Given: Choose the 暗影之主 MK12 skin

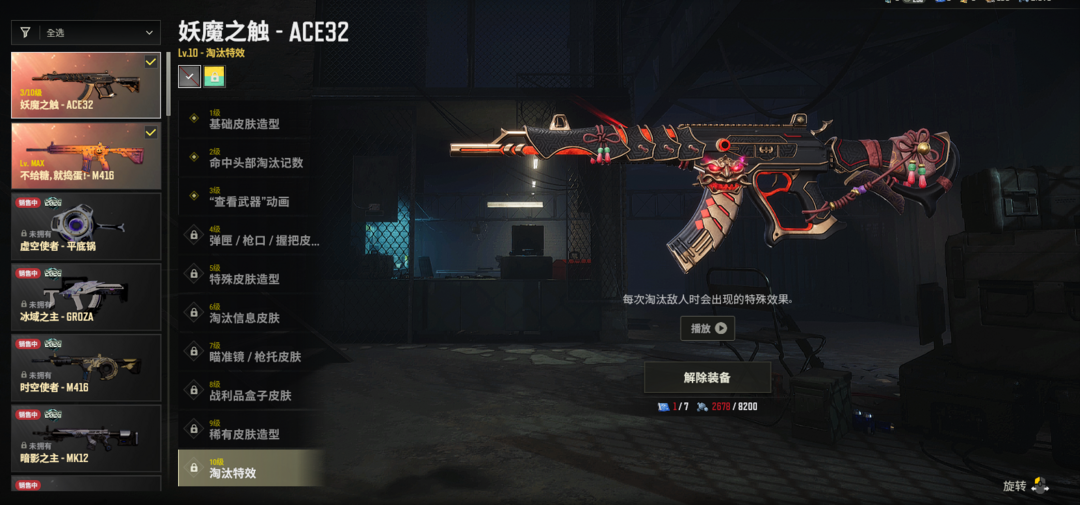Looking at the screenshot, I should click(x=86, y=438).
